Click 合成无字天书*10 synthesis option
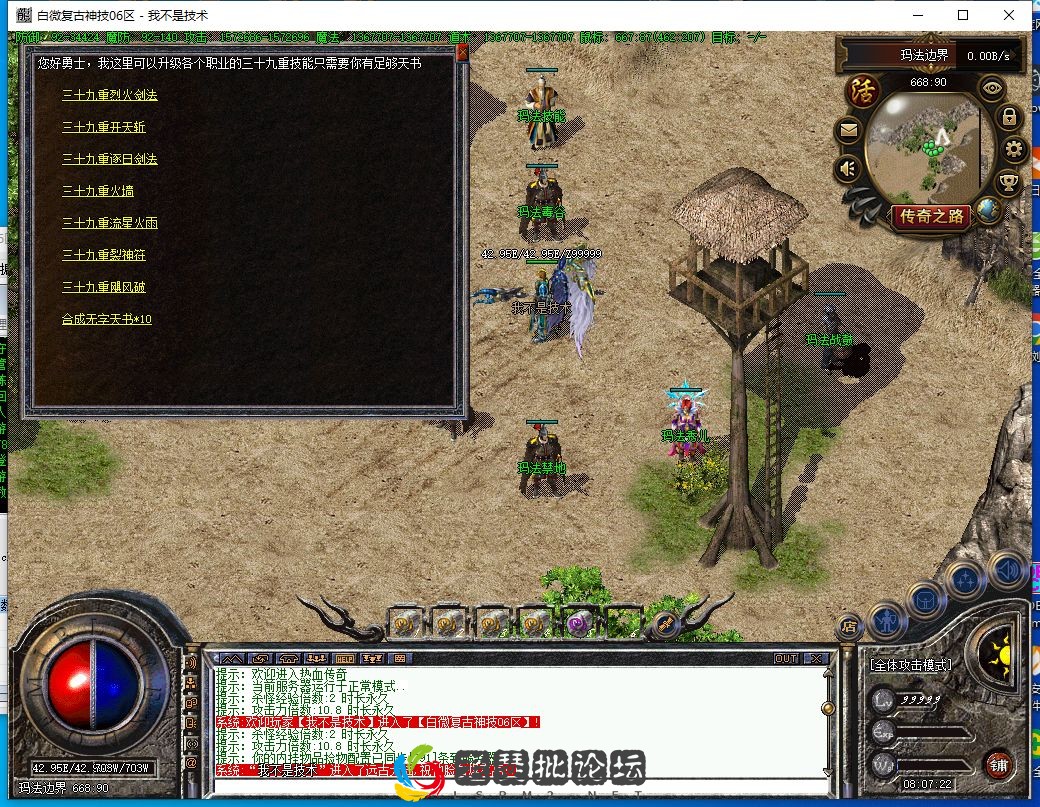 tap(107, 319)
